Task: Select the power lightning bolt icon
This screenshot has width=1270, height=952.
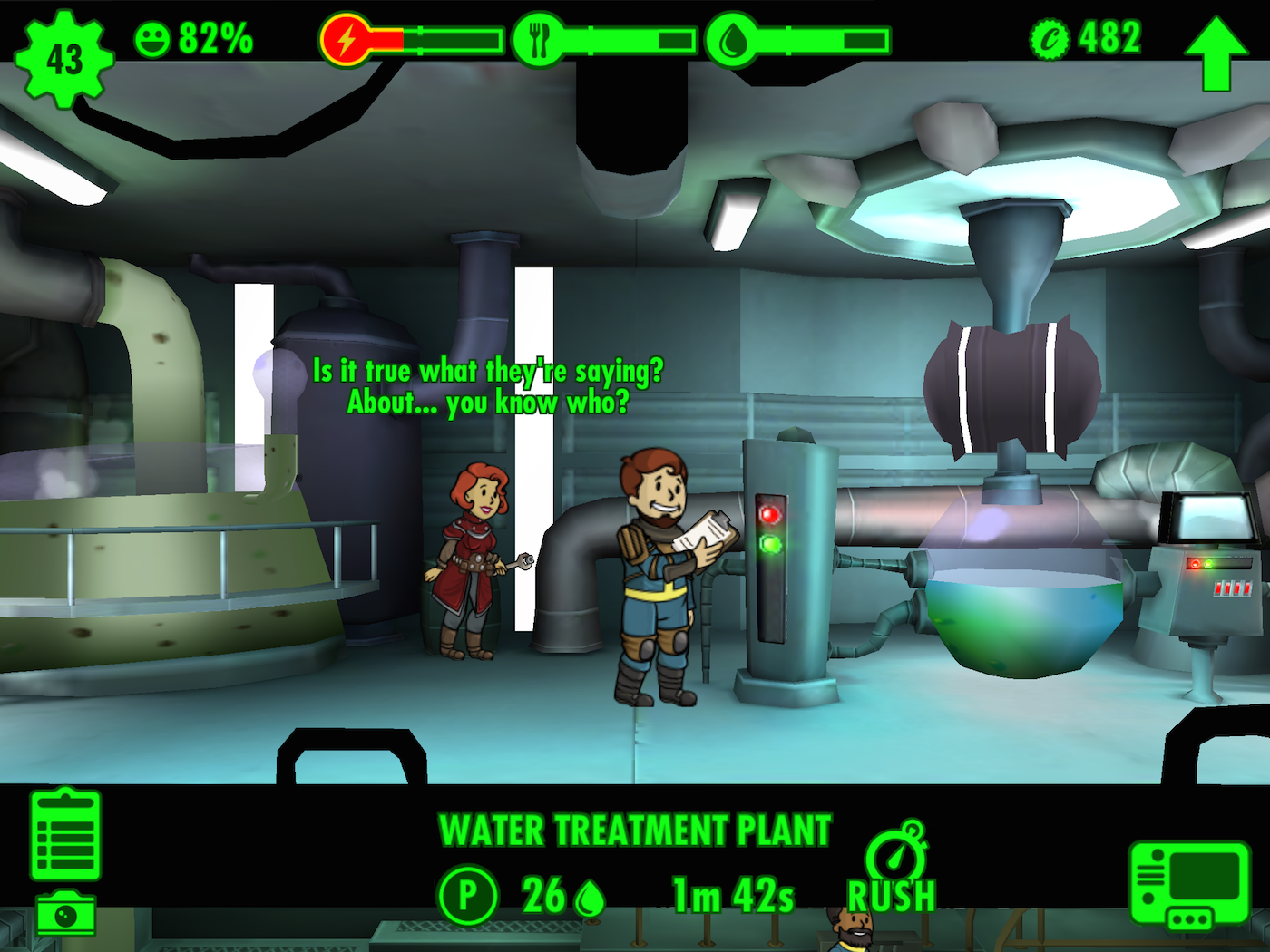Action: click(x=348, y=38)
